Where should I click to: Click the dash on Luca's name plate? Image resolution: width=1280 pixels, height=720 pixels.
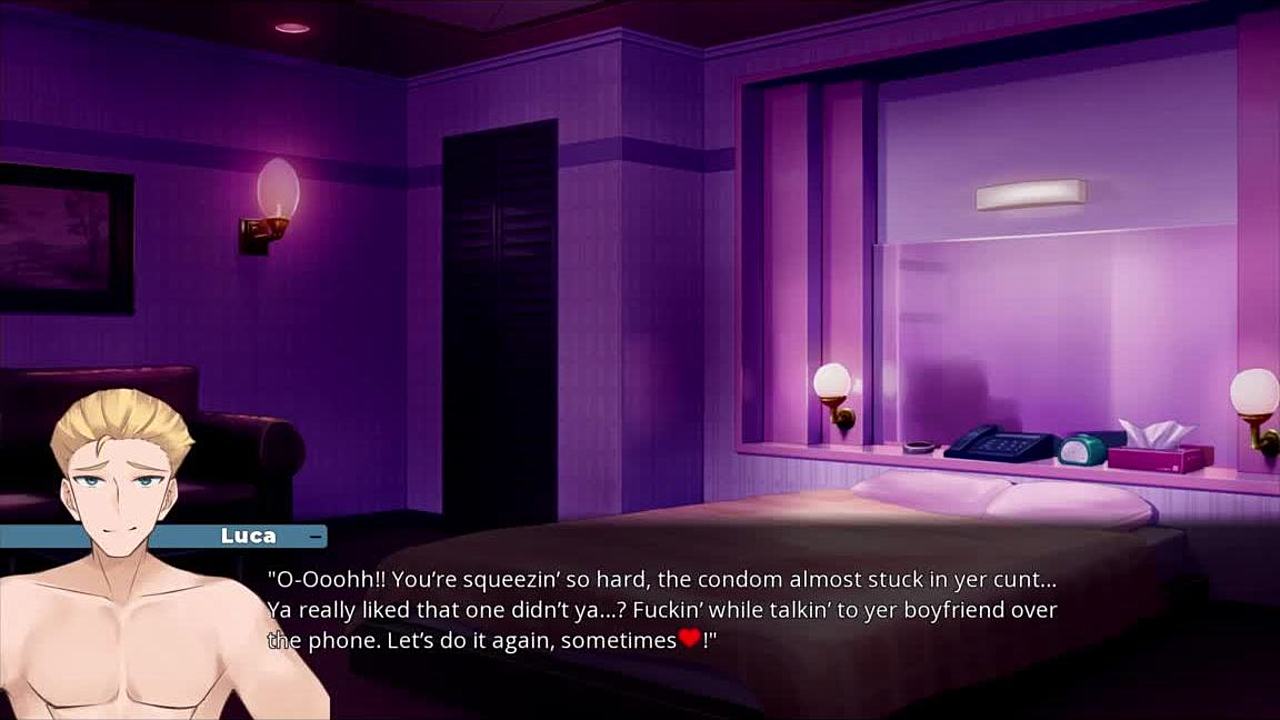[x=316, y=537]
